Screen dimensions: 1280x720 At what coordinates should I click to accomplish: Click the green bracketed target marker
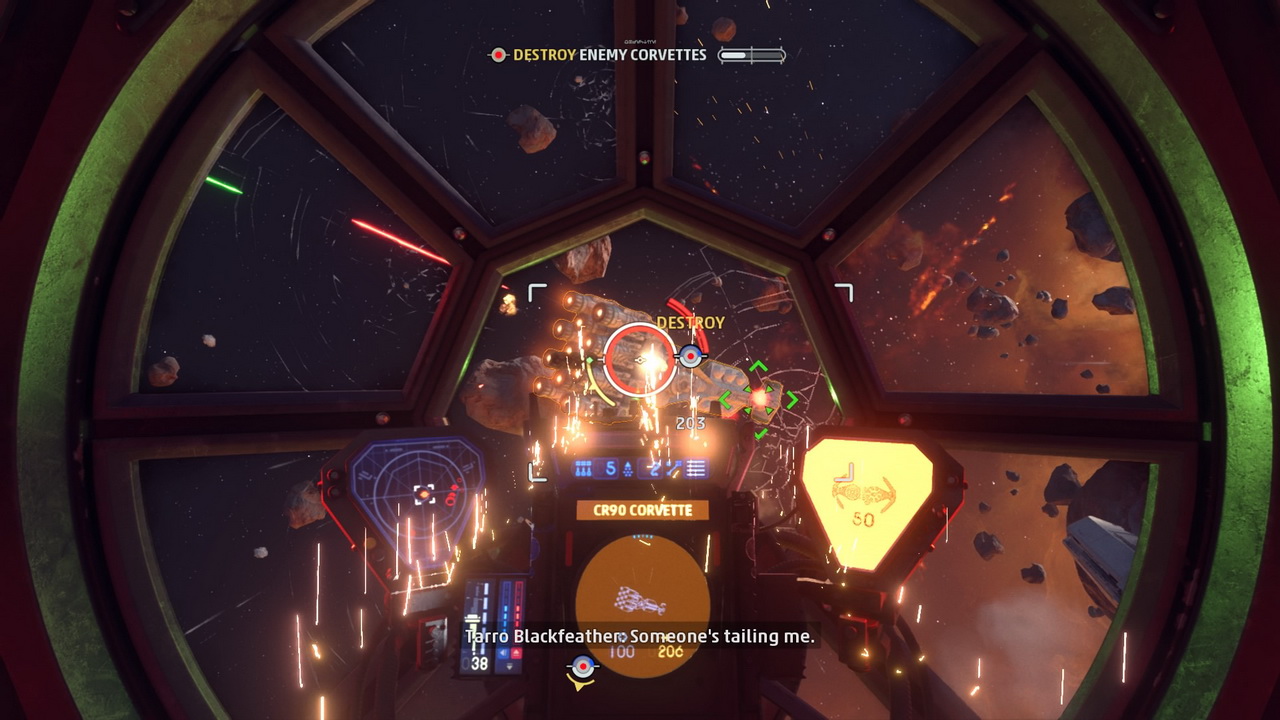pyautogui.click(x=759, y=399)
